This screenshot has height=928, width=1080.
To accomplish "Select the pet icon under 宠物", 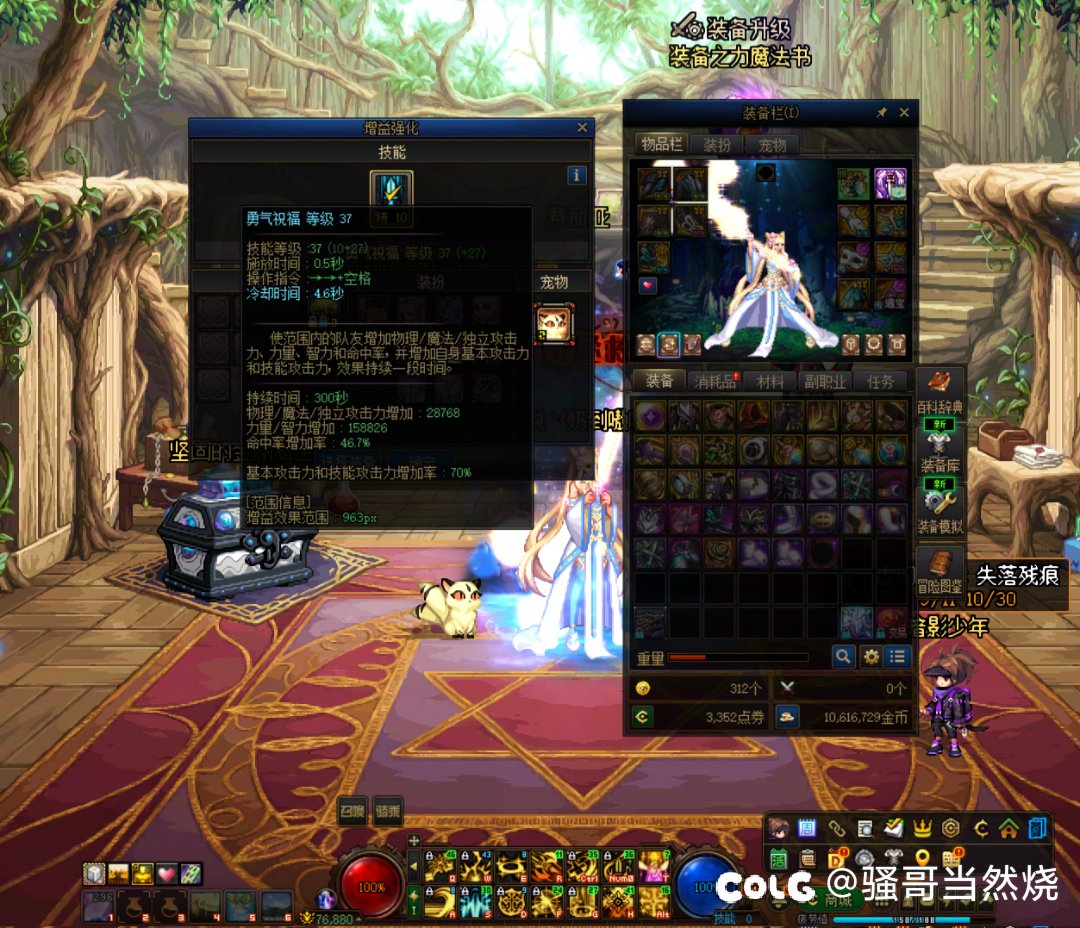I will coord(552,323).
